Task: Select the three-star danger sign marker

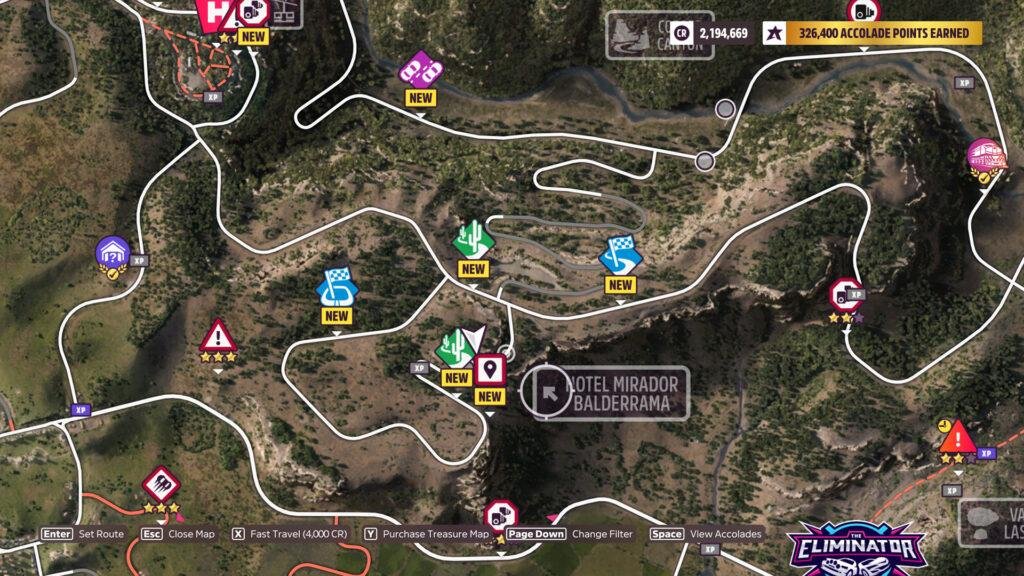Action: click(217, 335)
